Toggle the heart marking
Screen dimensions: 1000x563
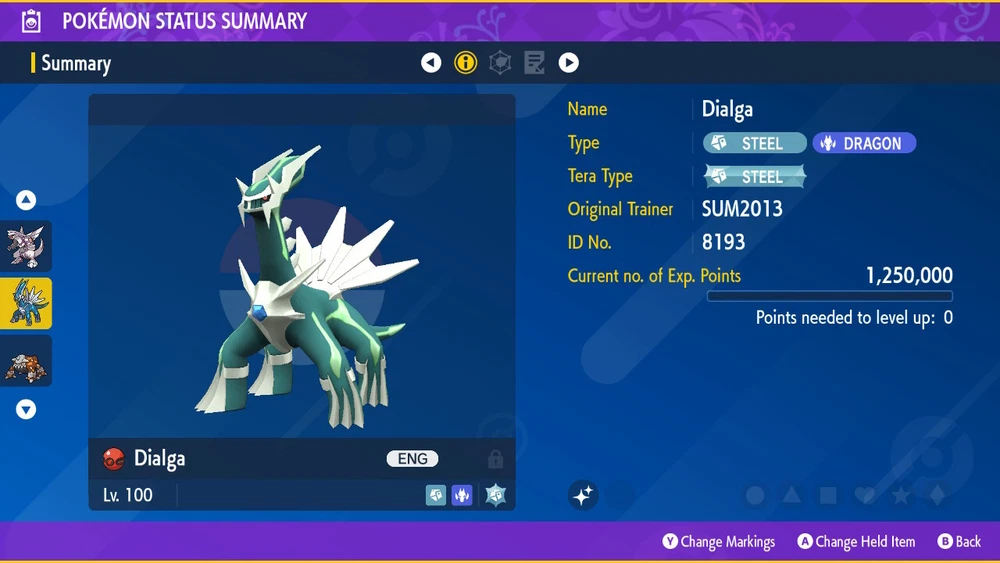click(x=864, y=496)
